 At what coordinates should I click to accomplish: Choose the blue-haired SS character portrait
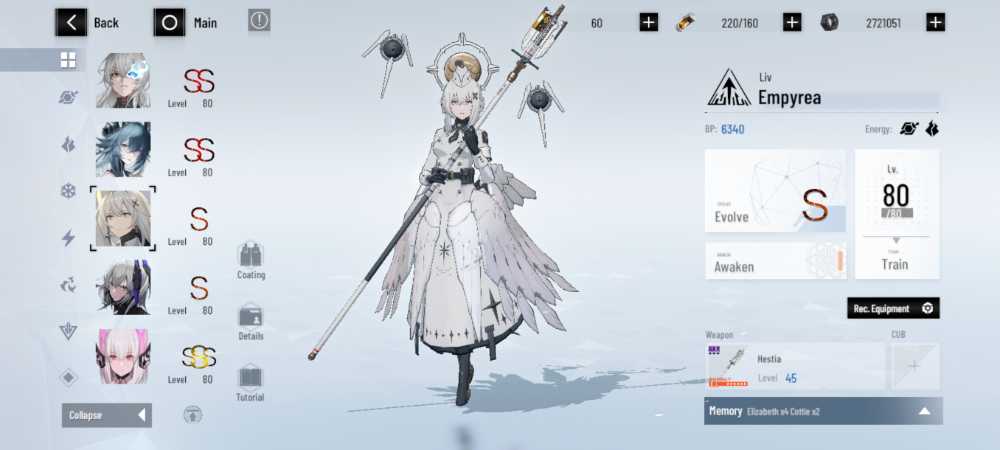click(123, 150)
